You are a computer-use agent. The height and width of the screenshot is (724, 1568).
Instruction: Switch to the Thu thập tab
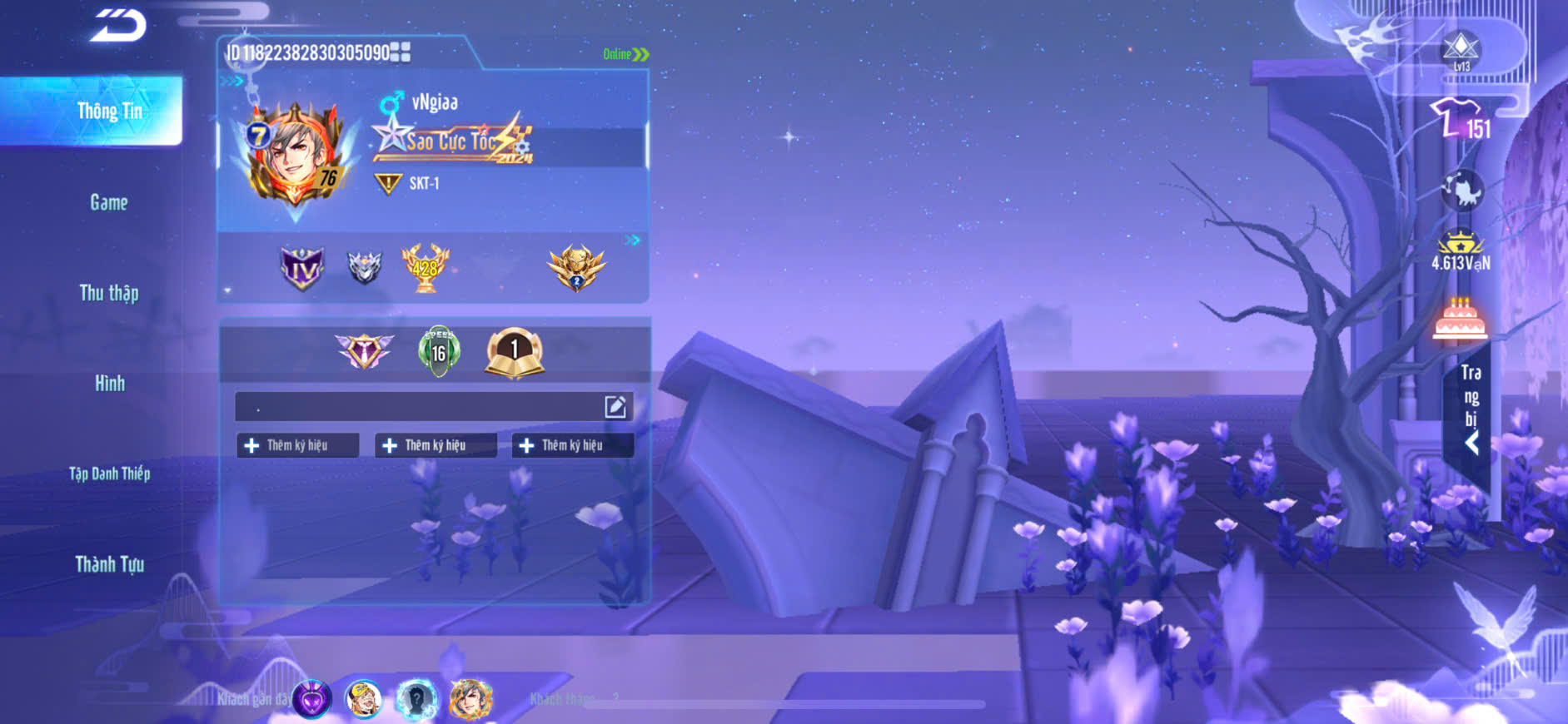(x=109, y=293)
